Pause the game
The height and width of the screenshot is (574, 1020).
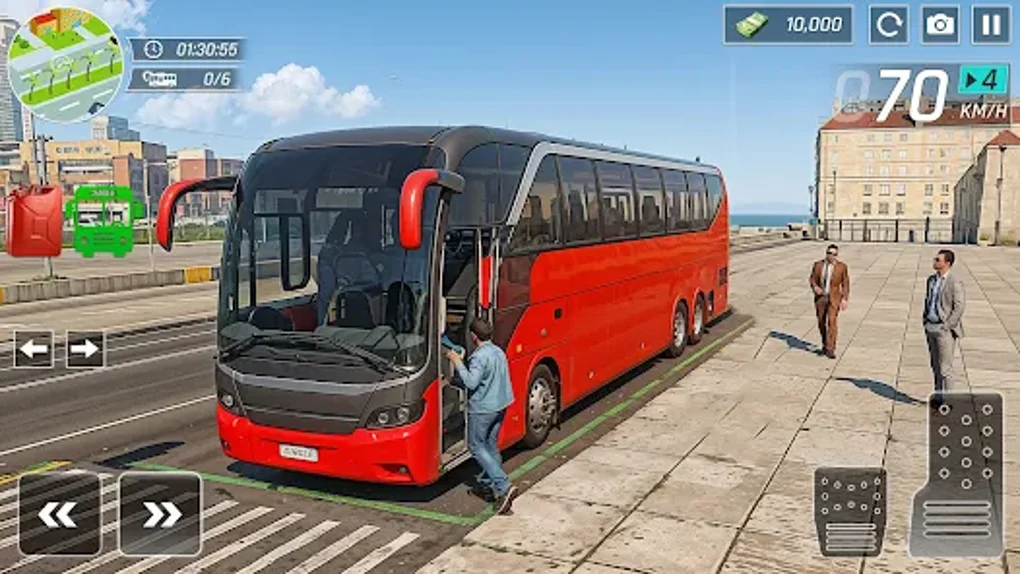coord(990,25)
